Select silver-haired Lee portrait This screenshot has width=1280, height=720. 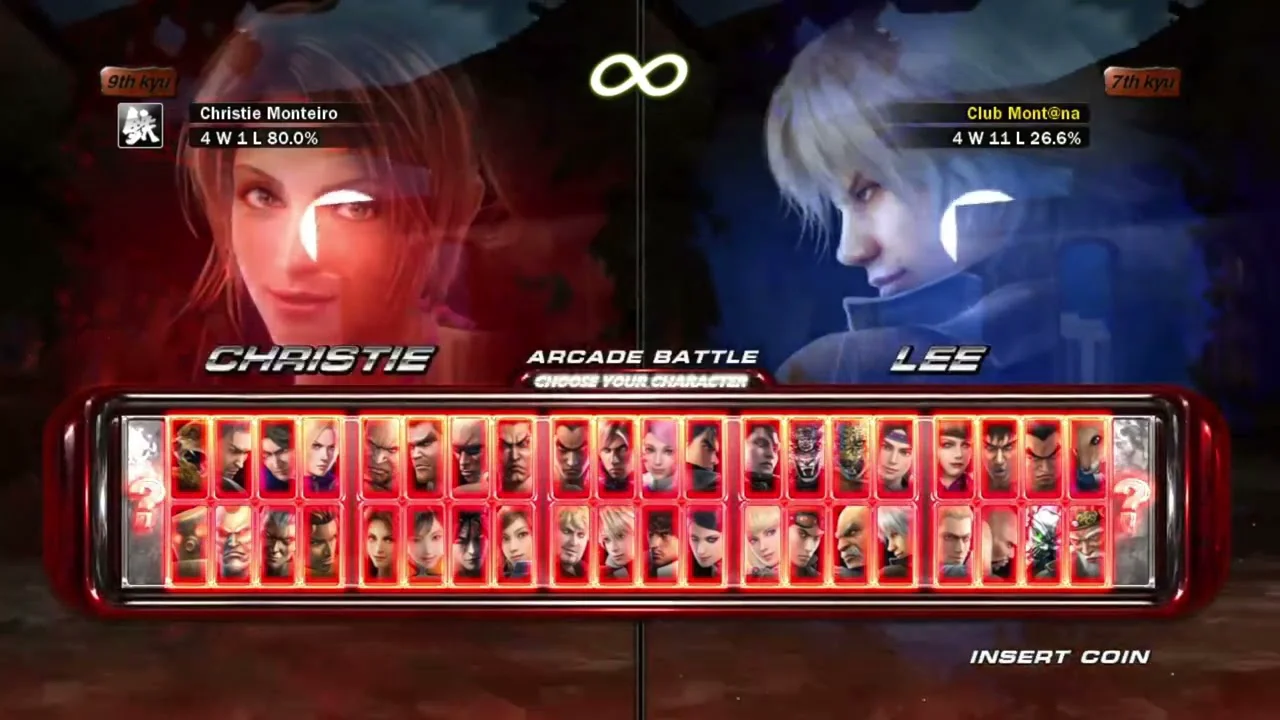(894, 544)
